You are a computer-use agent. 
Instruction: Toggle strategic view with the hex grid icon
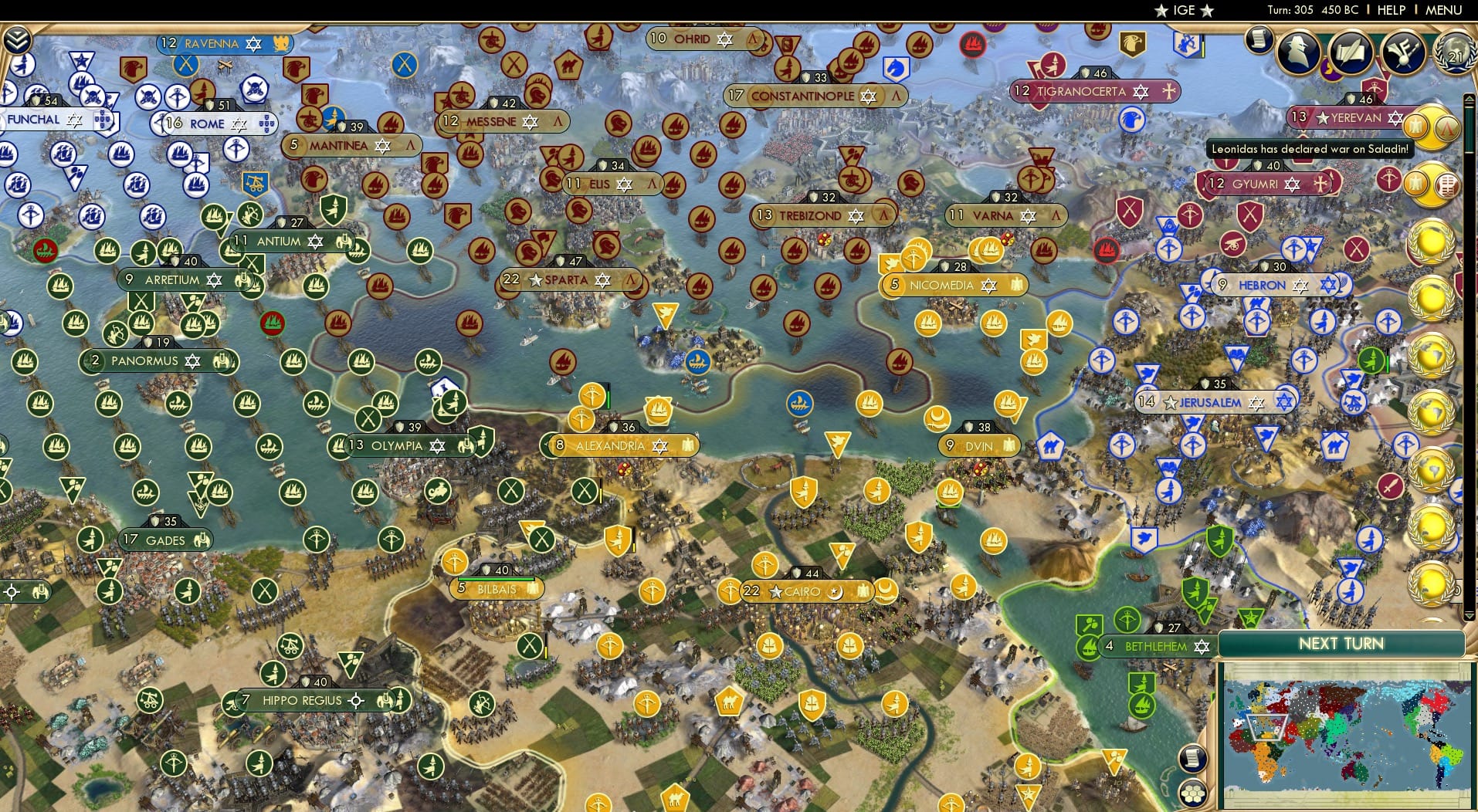(1194, 792)
